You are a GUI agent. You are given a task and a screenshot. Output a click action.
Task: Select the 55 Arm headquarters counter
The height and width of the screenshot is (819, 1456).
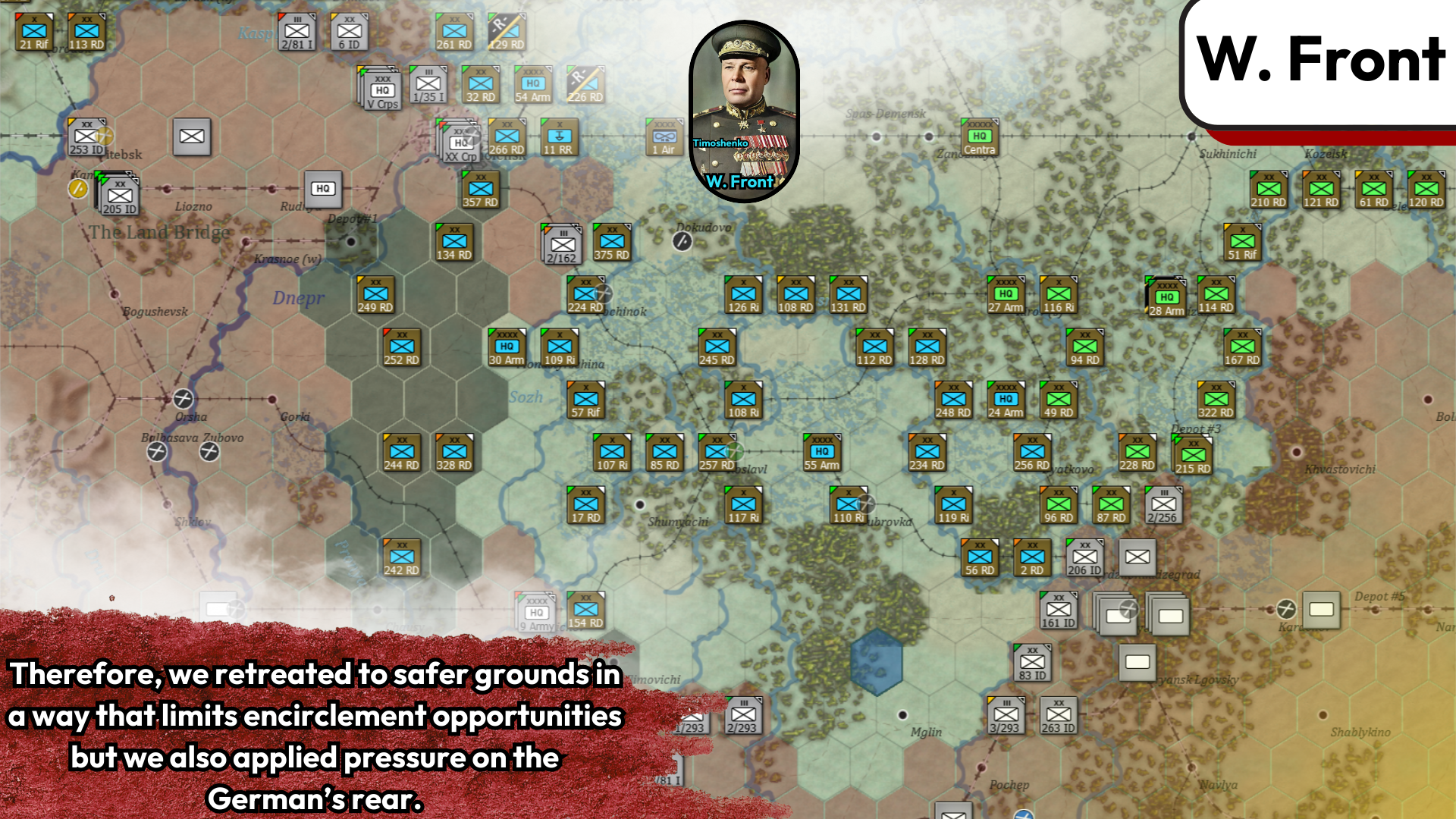click(821, 452)
